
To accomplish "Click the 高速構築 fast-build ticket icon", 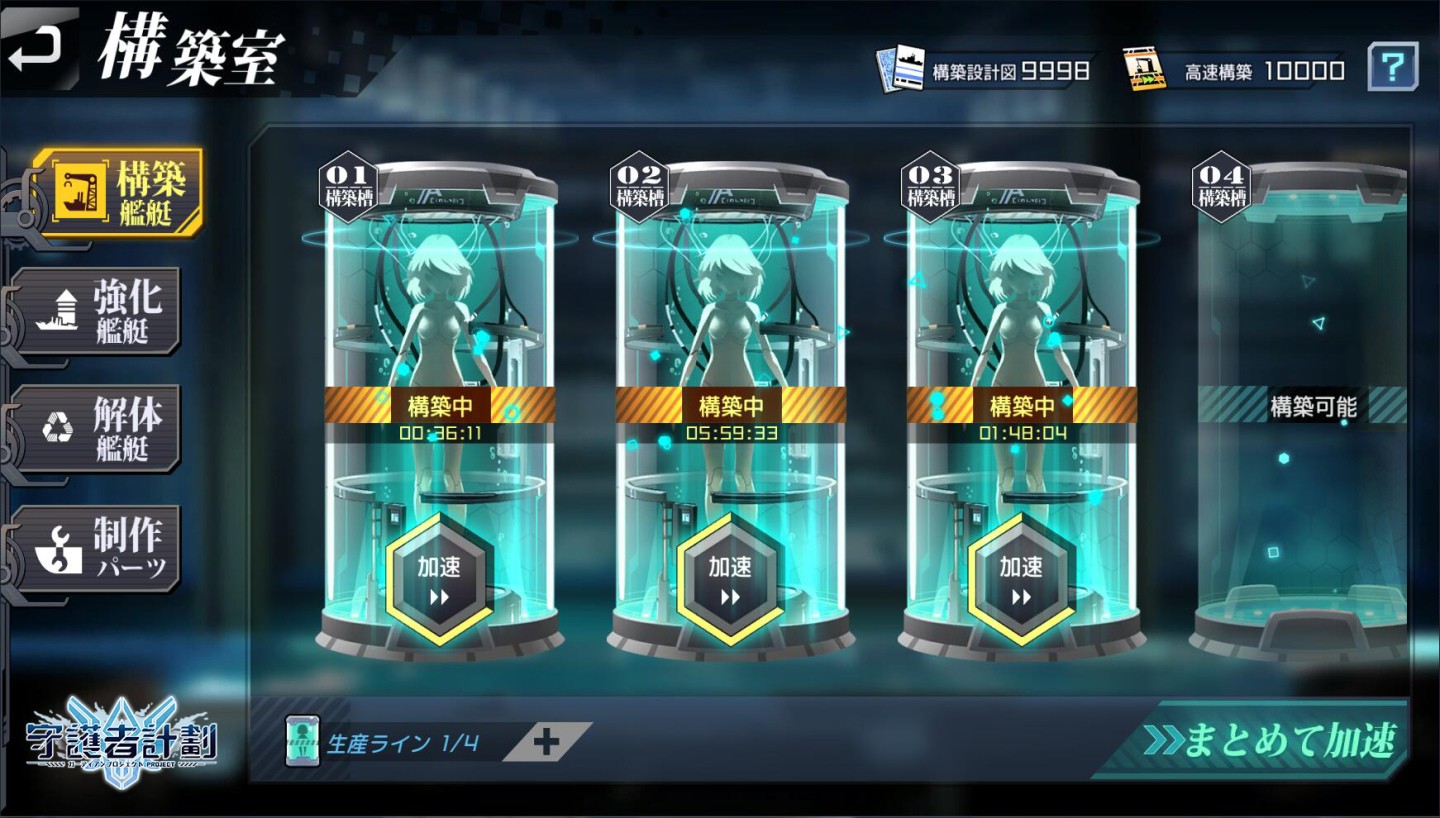I will (x=1147, y=69).
